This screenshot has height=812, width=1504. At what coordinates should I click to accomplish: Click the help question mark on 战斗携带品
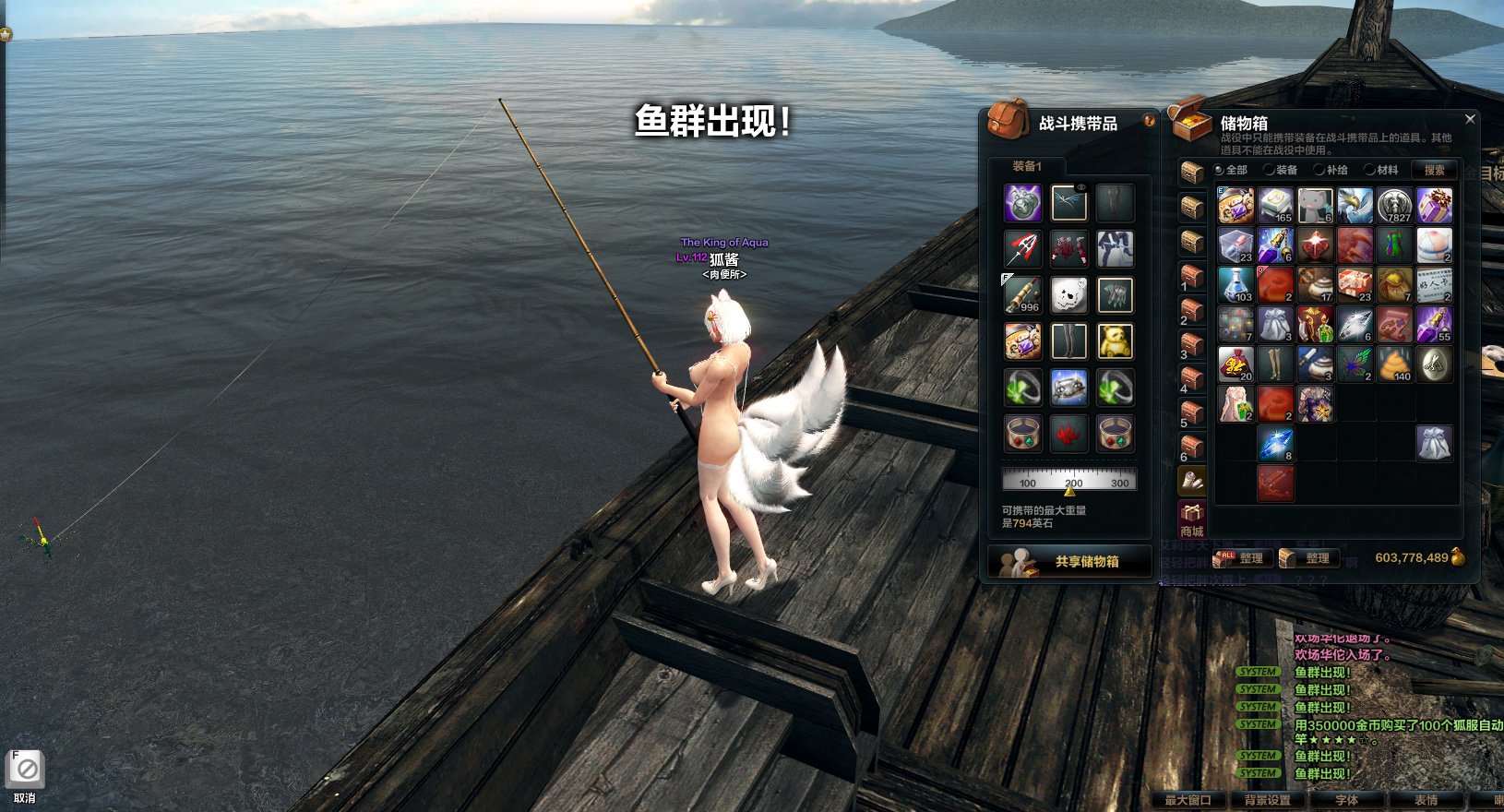(1150, 121)
